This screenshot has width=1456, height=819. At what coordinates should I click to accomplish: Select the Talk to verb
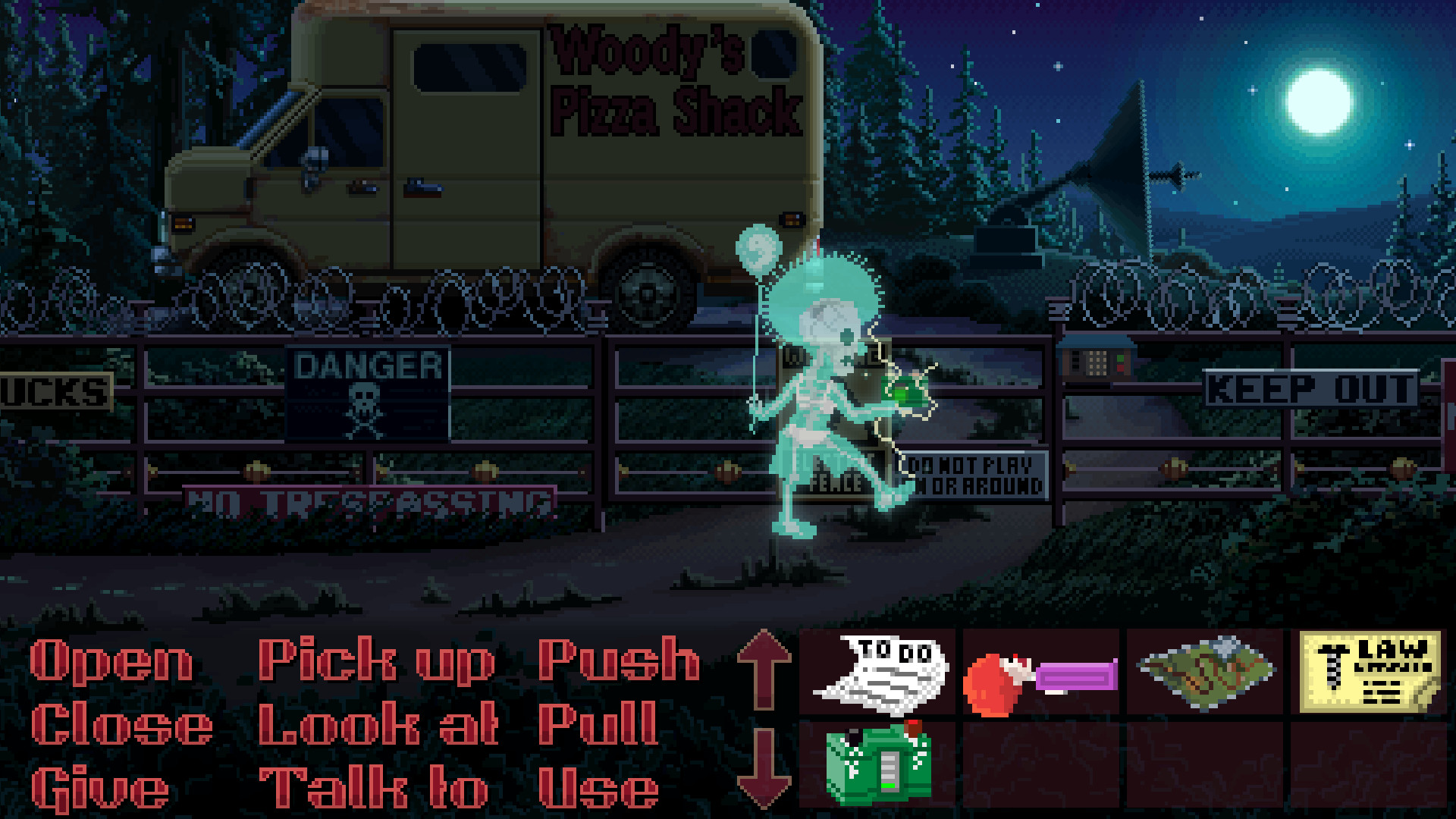coord(372,785)
